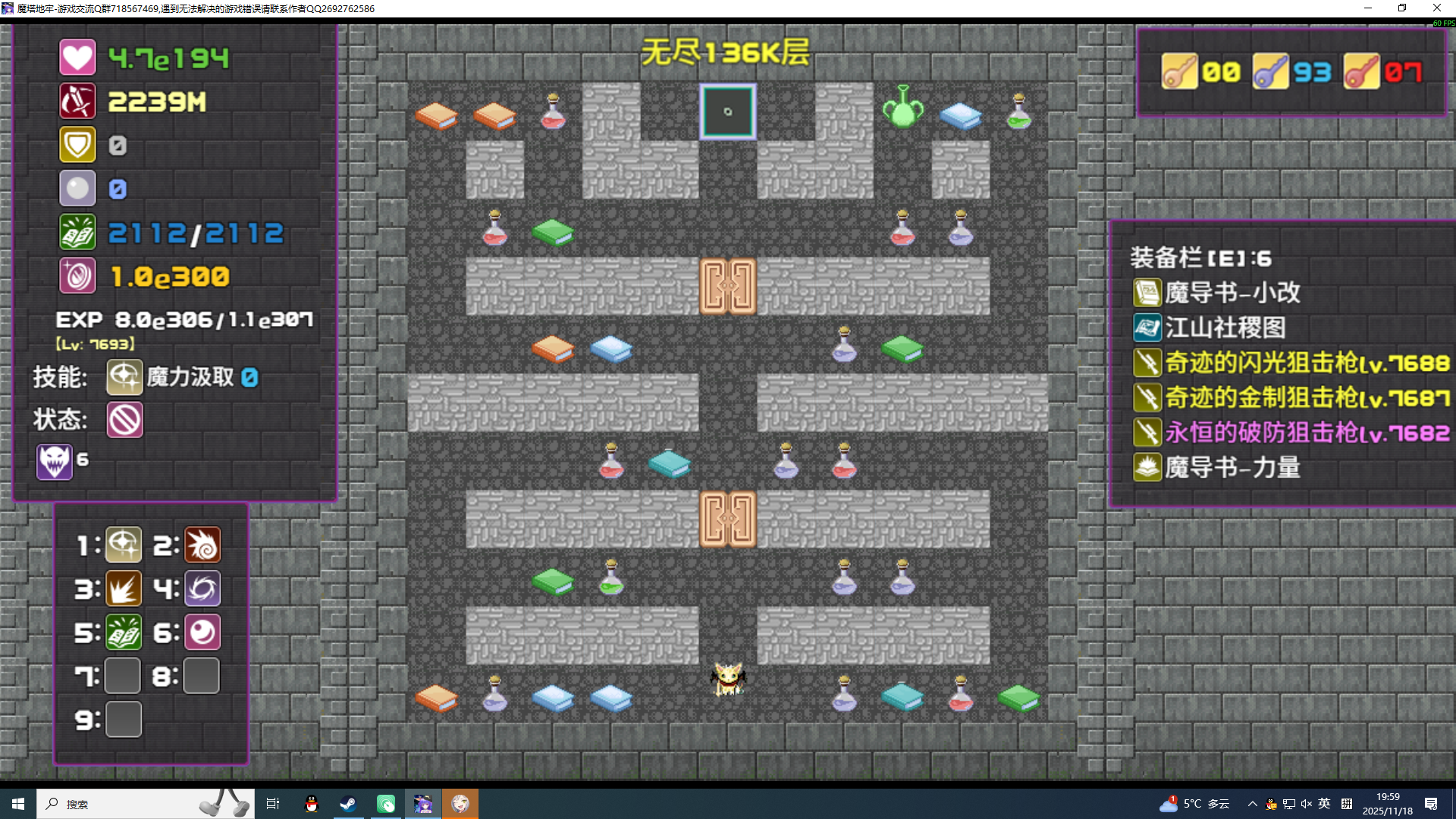
Task: Toggle the 状态 status effect icon
Action: [x=124, y=420]
